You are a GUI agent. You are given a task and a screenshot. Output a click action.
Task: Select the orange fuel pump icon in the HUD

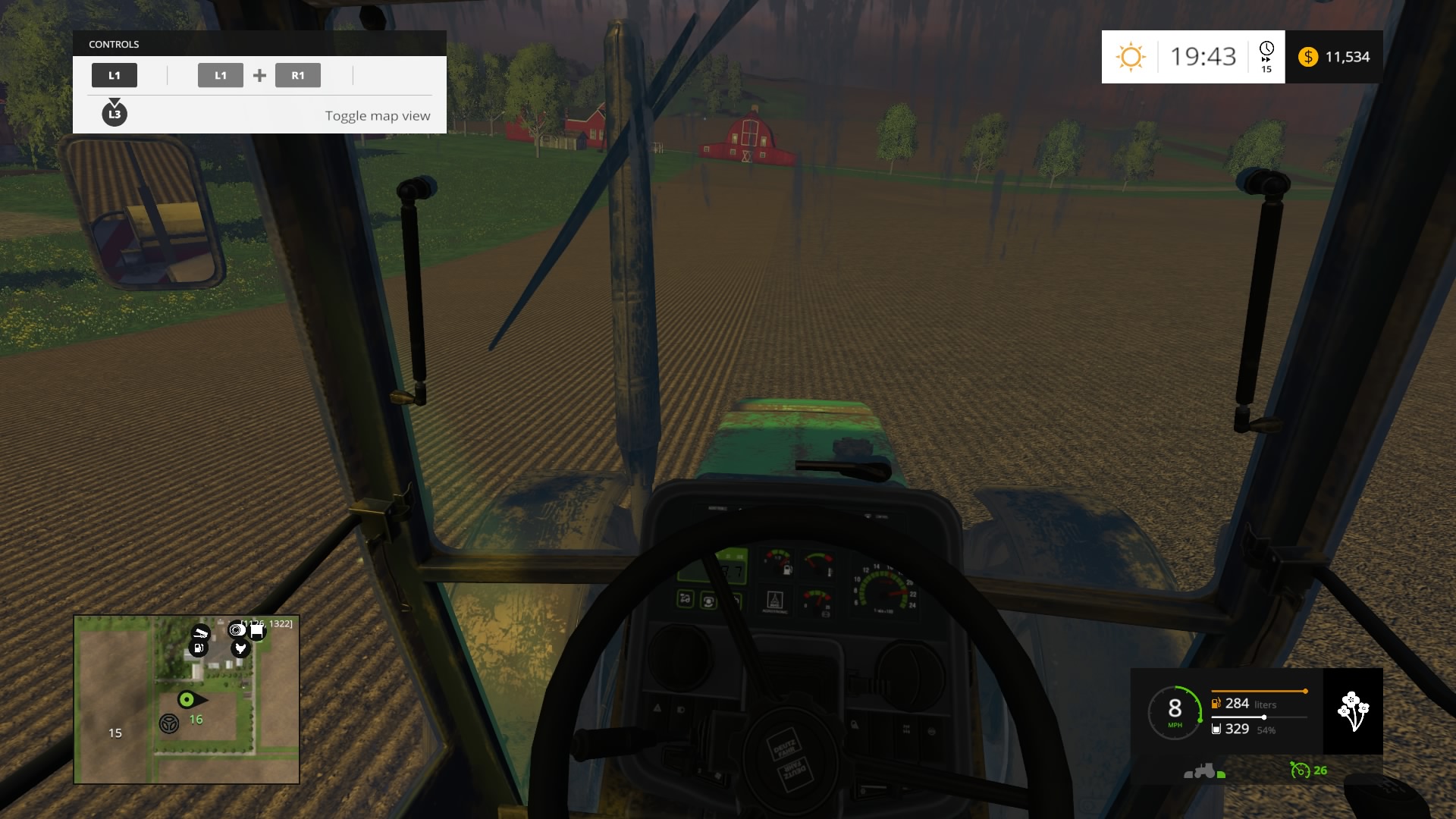click(1216, 704)
